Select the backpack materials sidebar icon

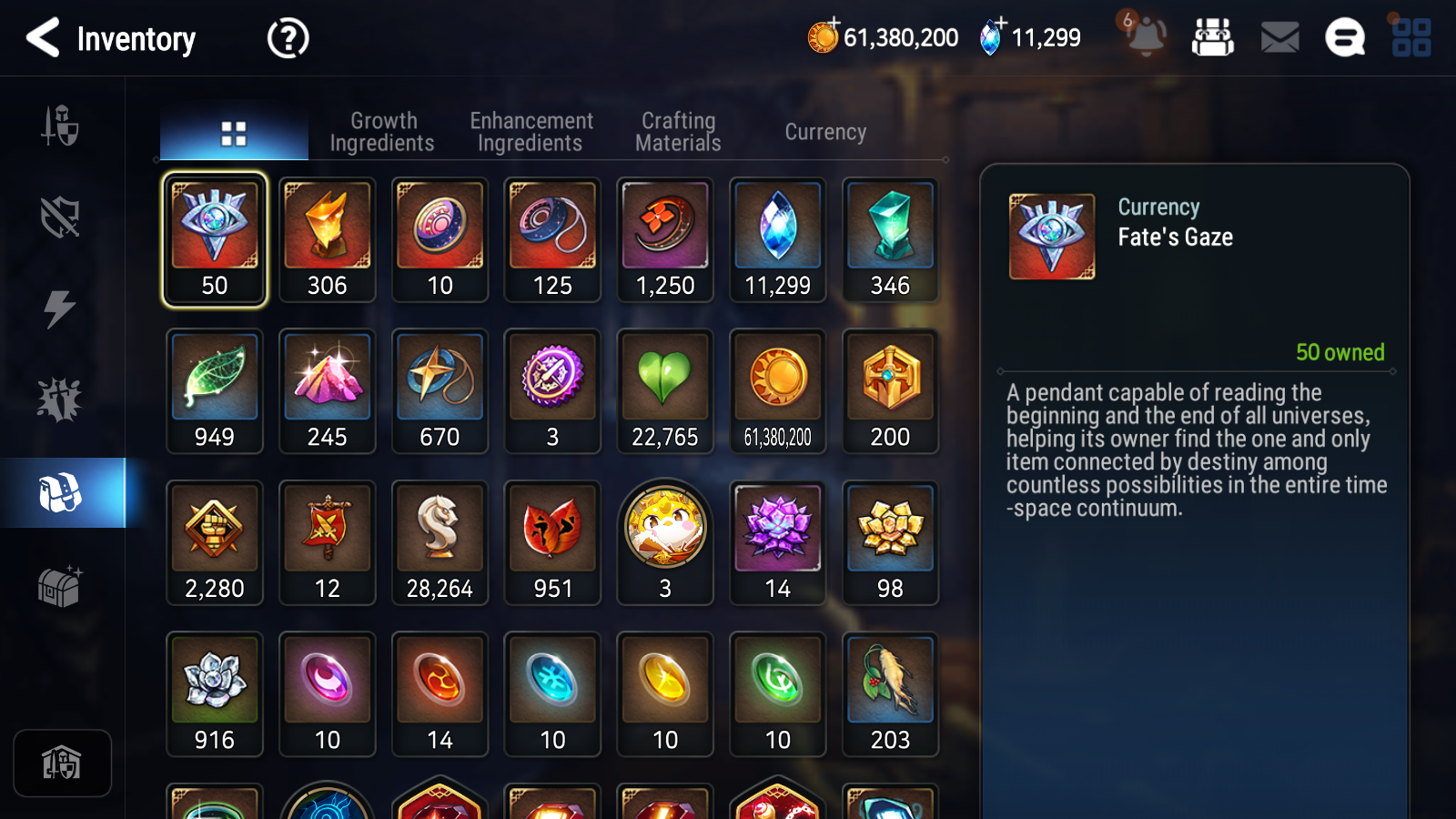(60, 493)
